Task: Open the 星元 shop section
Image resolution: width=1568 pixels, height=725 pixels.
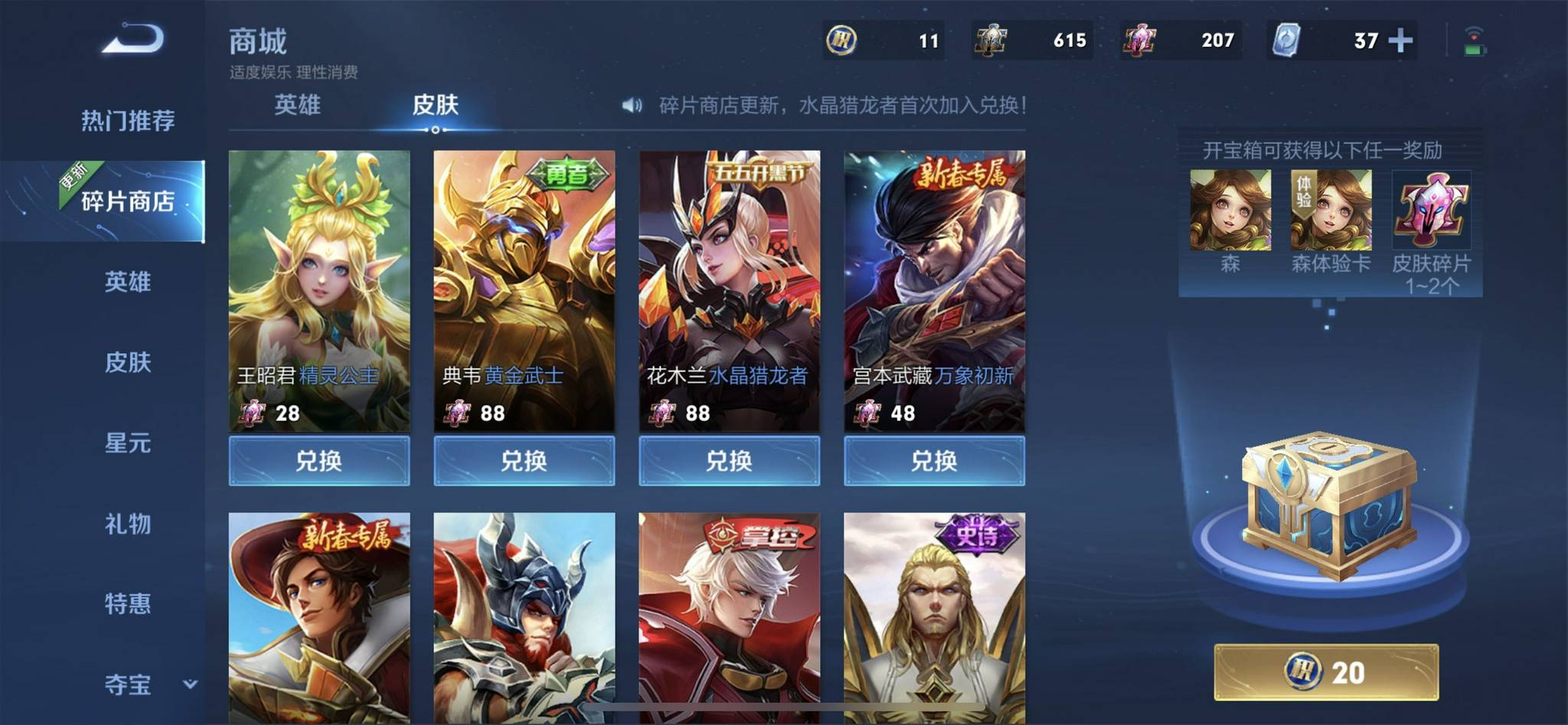Action: click(128, 443)
